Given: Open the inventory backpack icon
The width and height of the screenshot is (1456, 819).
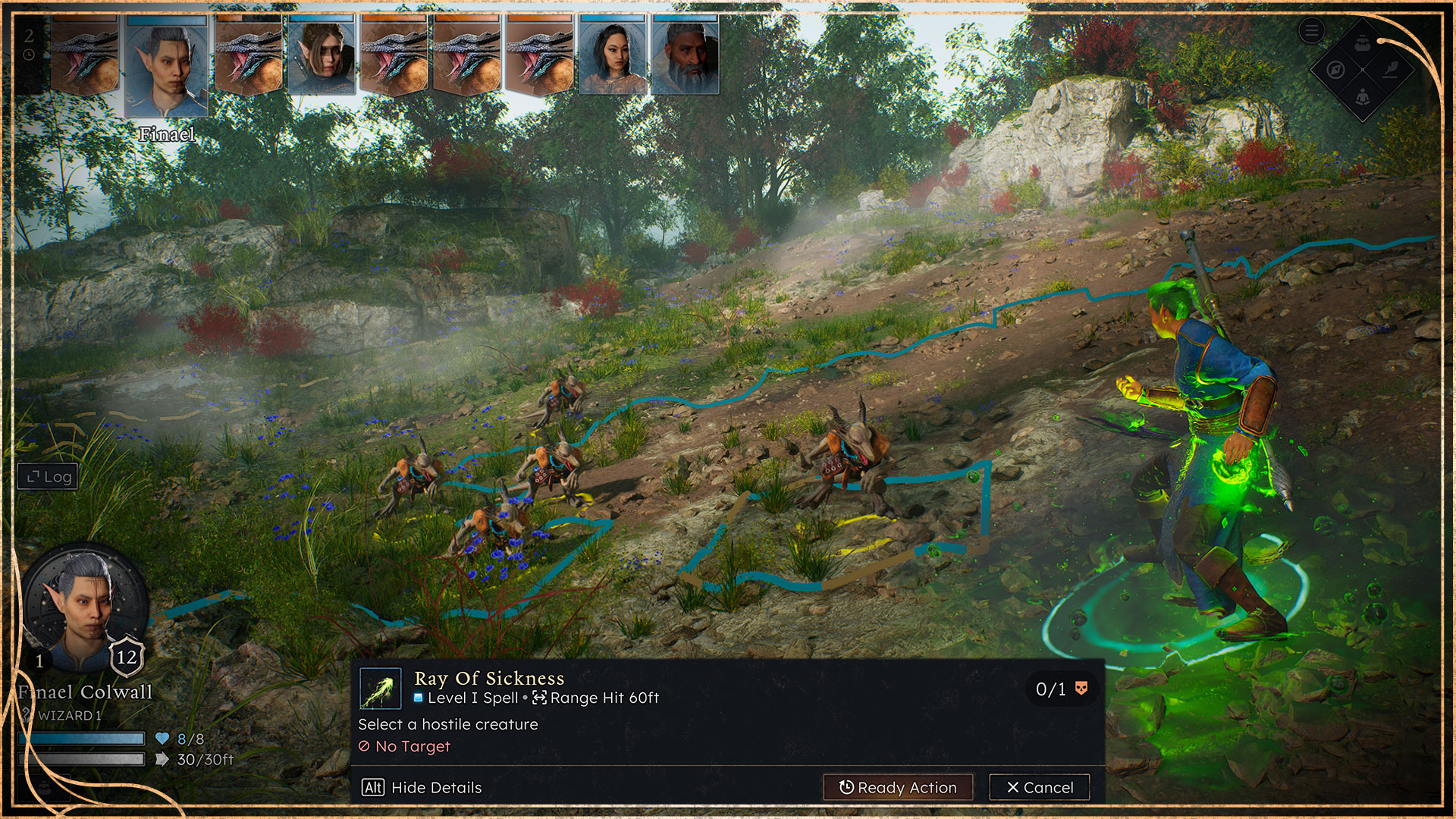Looking at the screenshot, I should tap(1363, 42).
